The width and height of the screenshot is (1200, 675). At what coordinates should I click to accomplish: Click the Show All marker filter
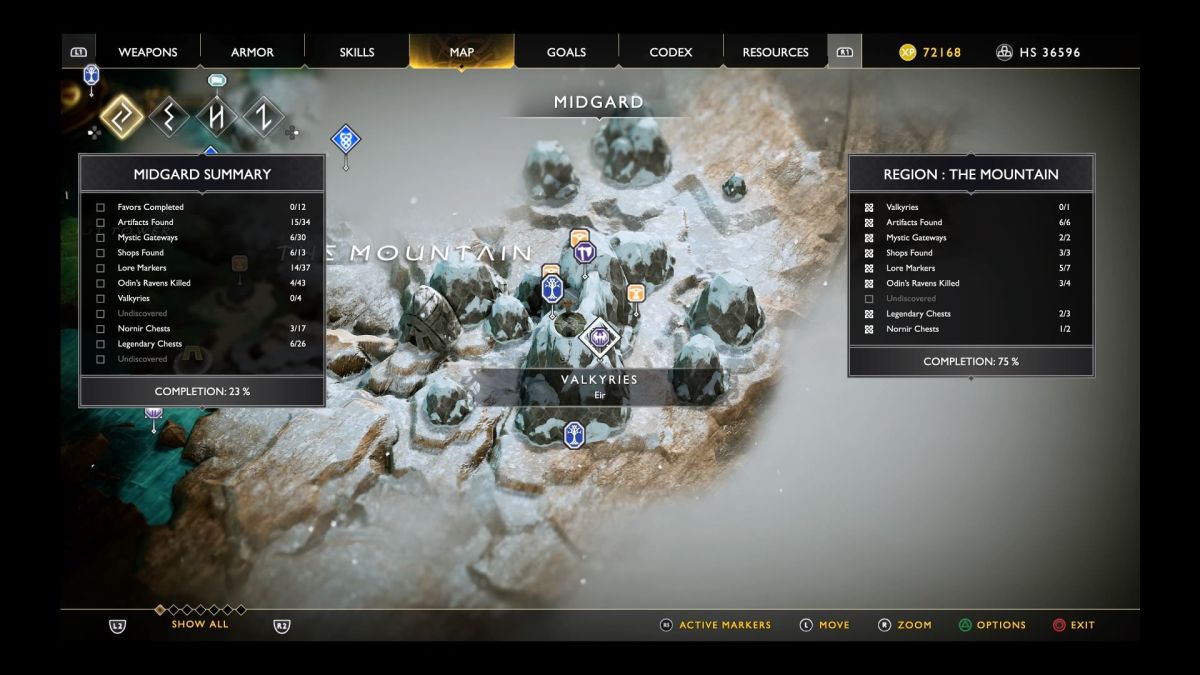click(200, 624)
